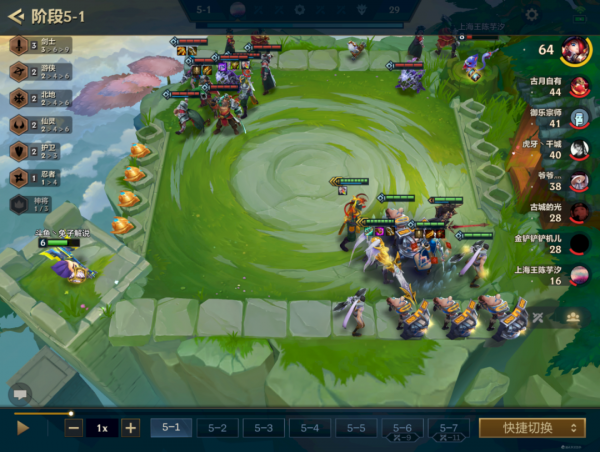600x452 pixels.
Task: Toggle the crossed swords combat icon
Action: (539, 318)
